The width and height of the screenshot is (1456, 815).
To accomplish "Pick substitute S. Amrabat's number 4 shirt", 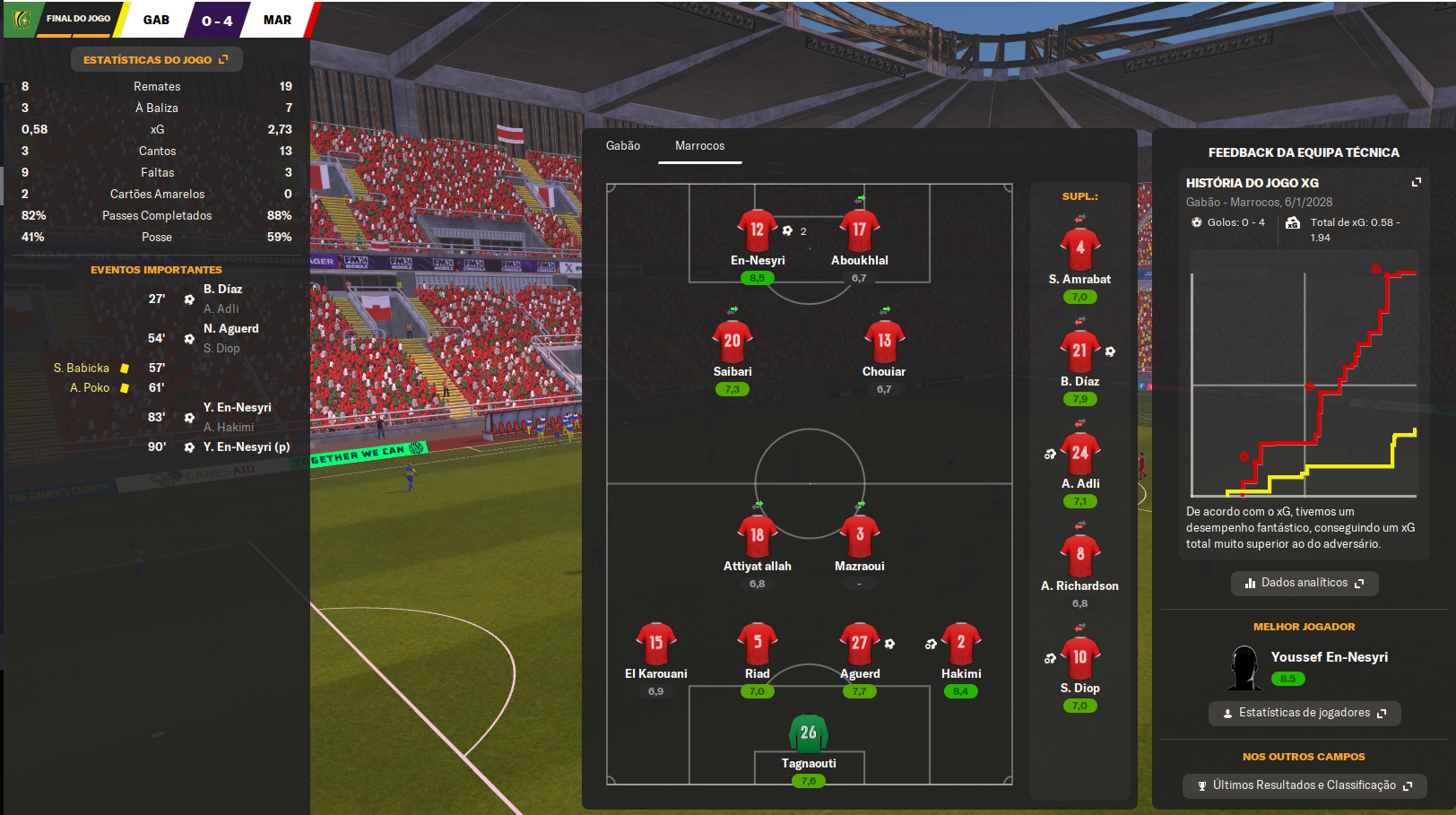I will 1079,248.
